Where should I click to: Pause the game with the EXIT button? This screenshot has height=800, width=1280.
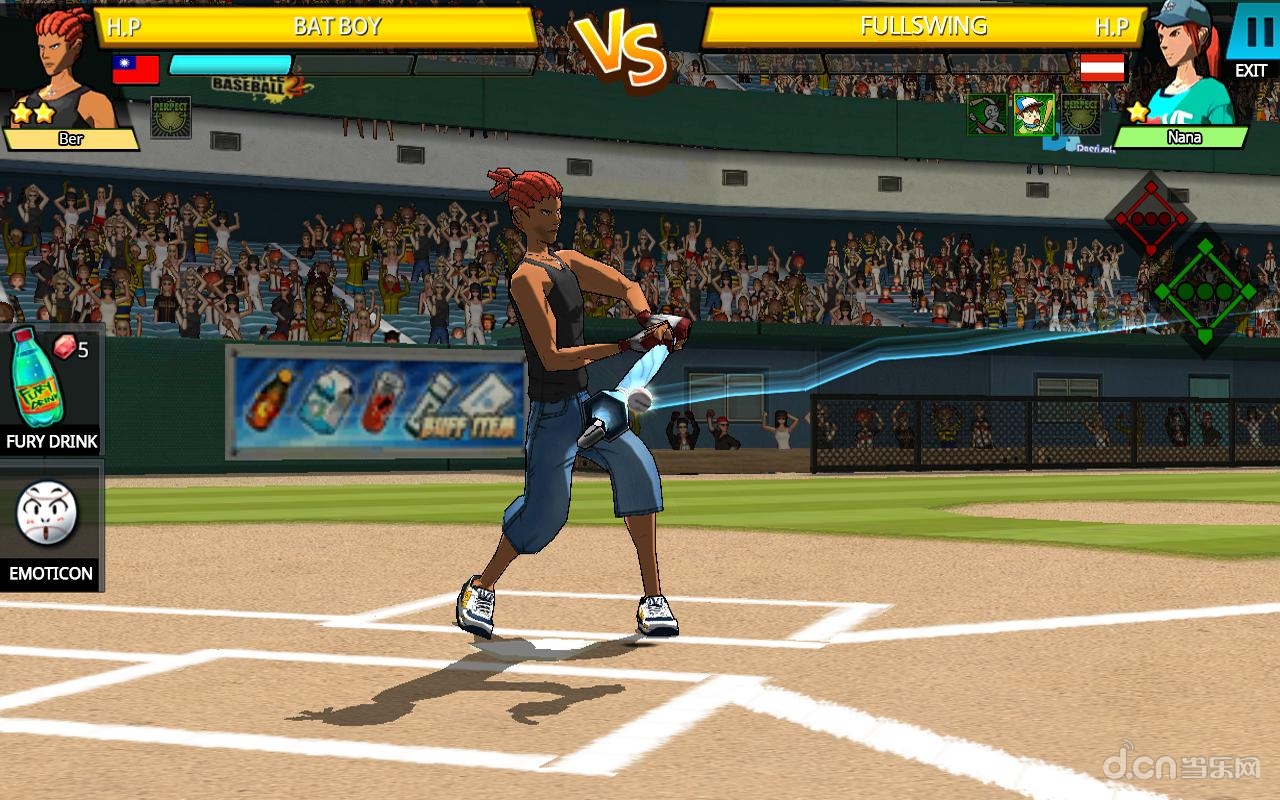point(1251,40)
